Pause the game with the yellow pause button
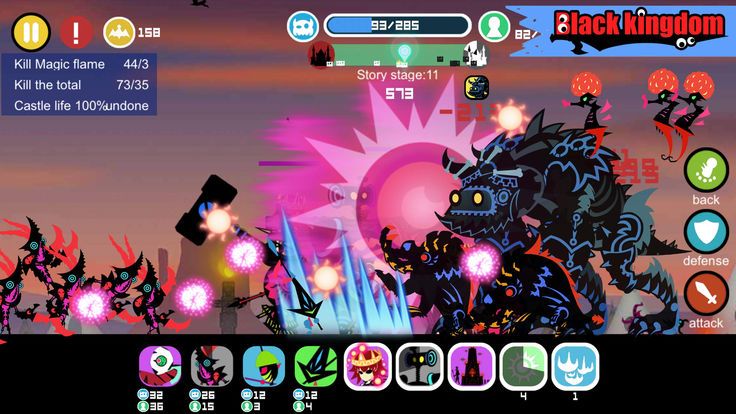The width and height of the screenshot is (736, 414). click(31, 32)
